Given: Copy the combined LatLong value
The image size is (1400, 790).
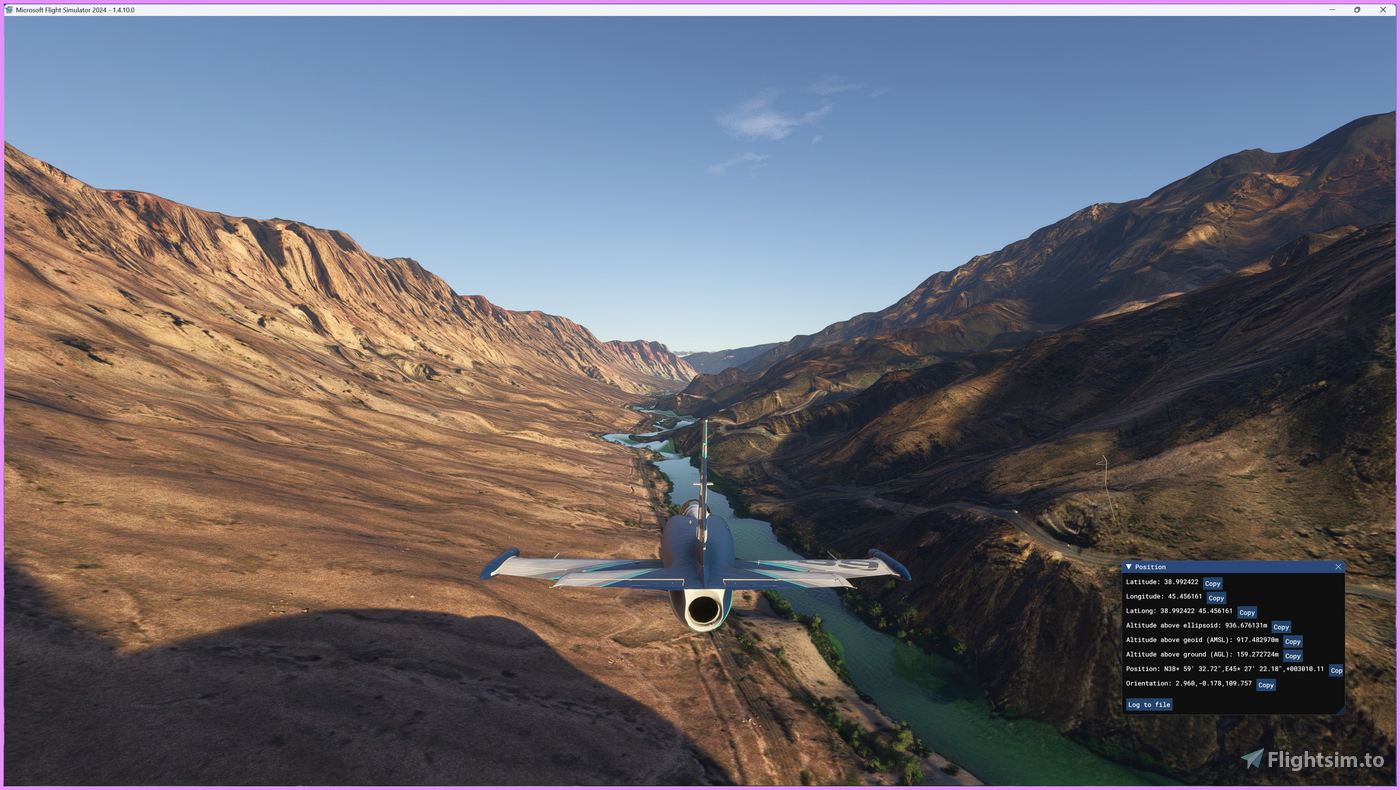Looking at the screenshot, I should (1247, 613).
